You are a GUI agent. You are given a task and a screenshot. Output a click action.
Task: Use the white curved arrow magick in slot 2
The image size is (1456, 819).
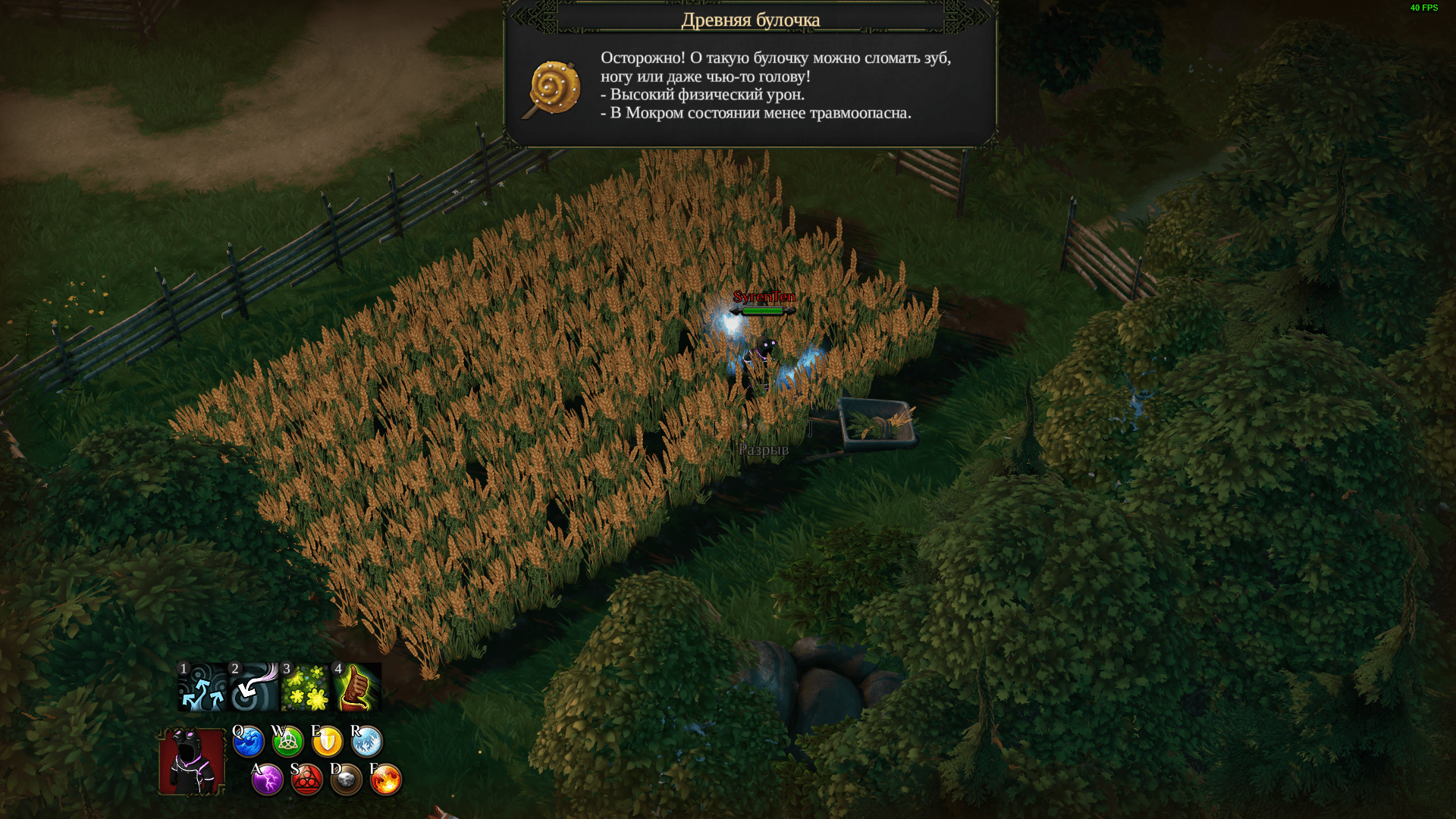[253, 687]
